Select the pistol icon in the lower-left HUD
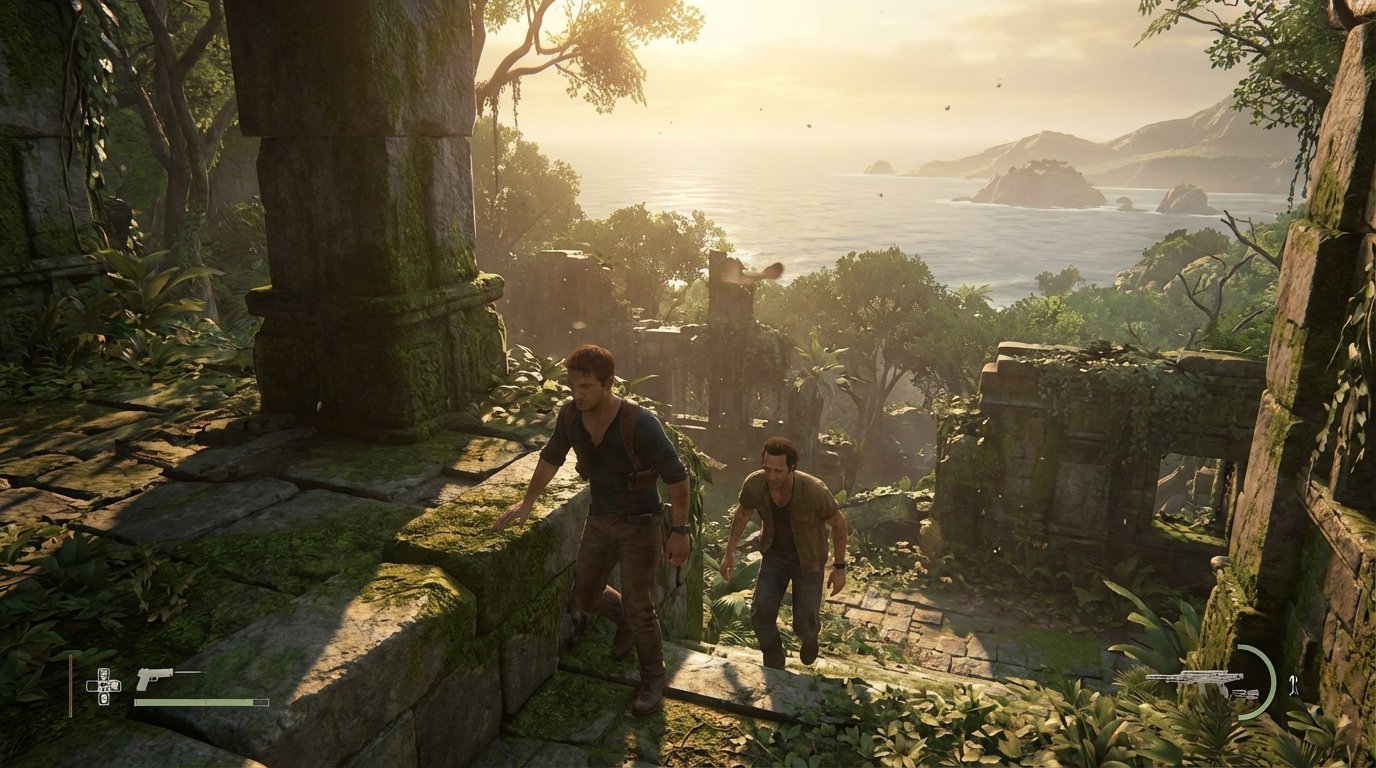Image resolution: width=1376 pixels, height=768 pixels. click(x=155, y=679)
